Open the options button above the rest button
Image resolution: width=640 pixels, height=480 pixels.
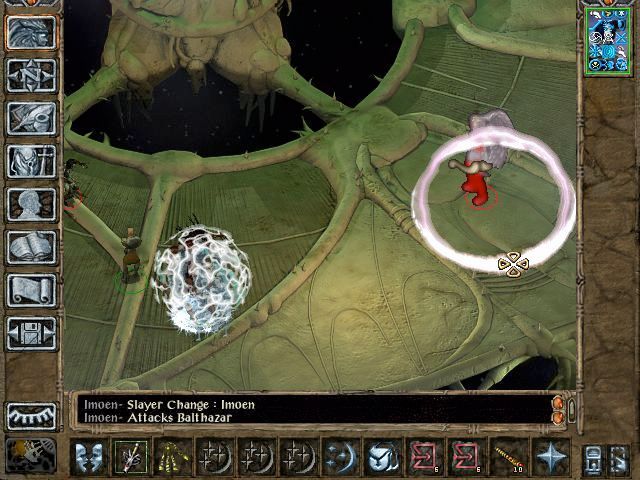[x=31, y=333]
